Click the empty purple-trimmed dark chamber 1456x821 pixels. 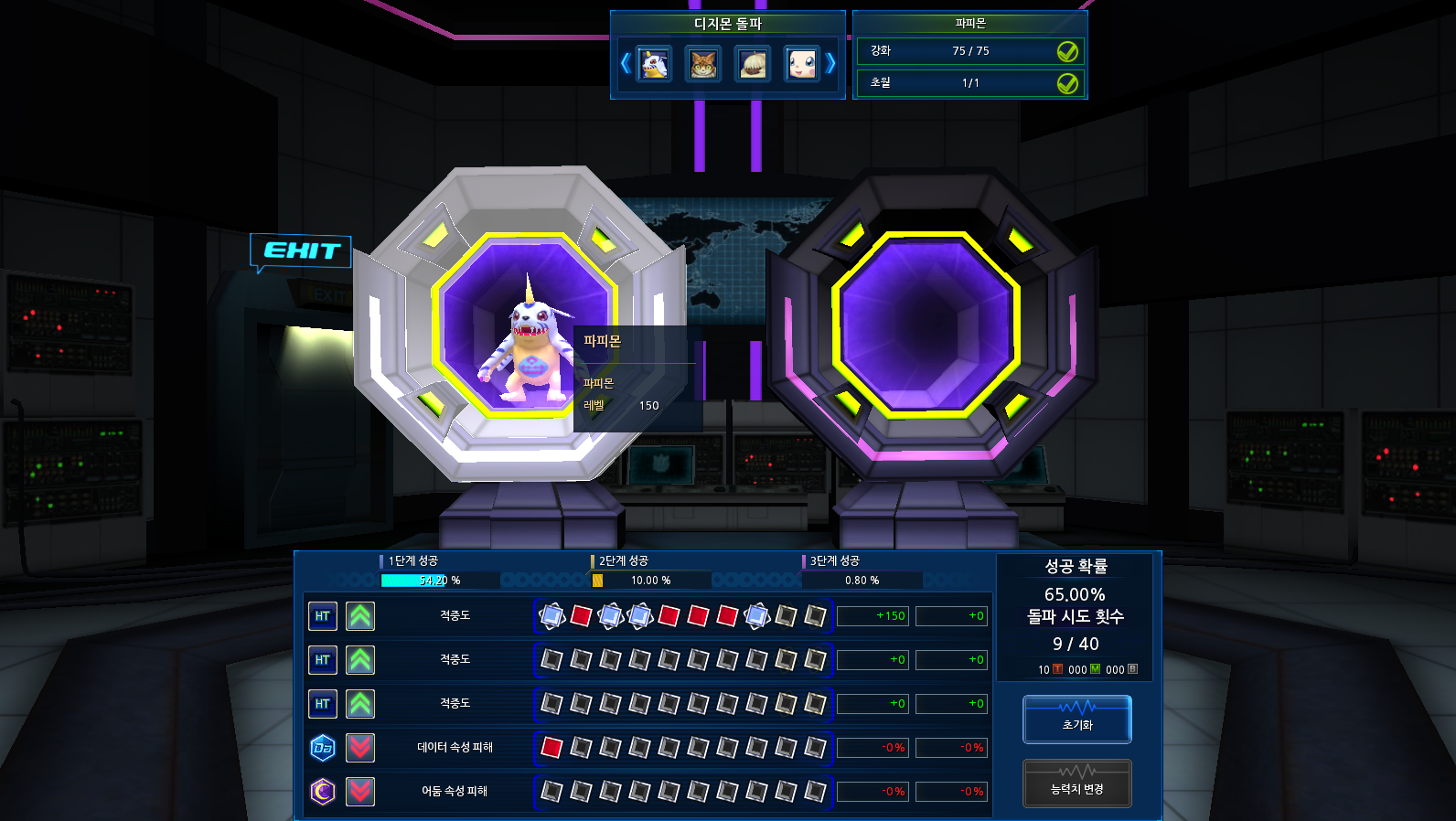point(926,325)
